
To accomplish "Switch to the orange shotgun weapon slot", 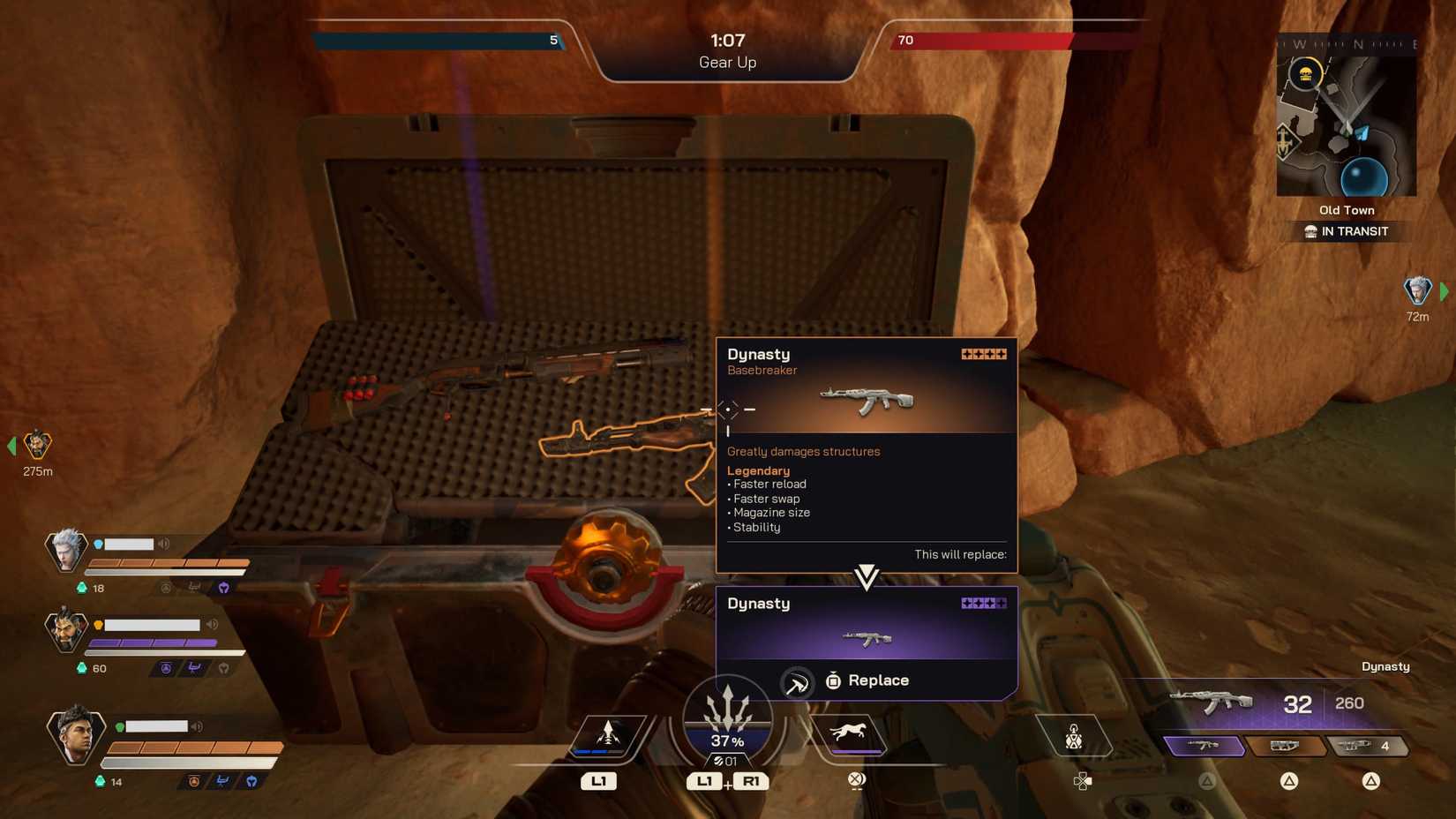I will [x=1284, y=746].
